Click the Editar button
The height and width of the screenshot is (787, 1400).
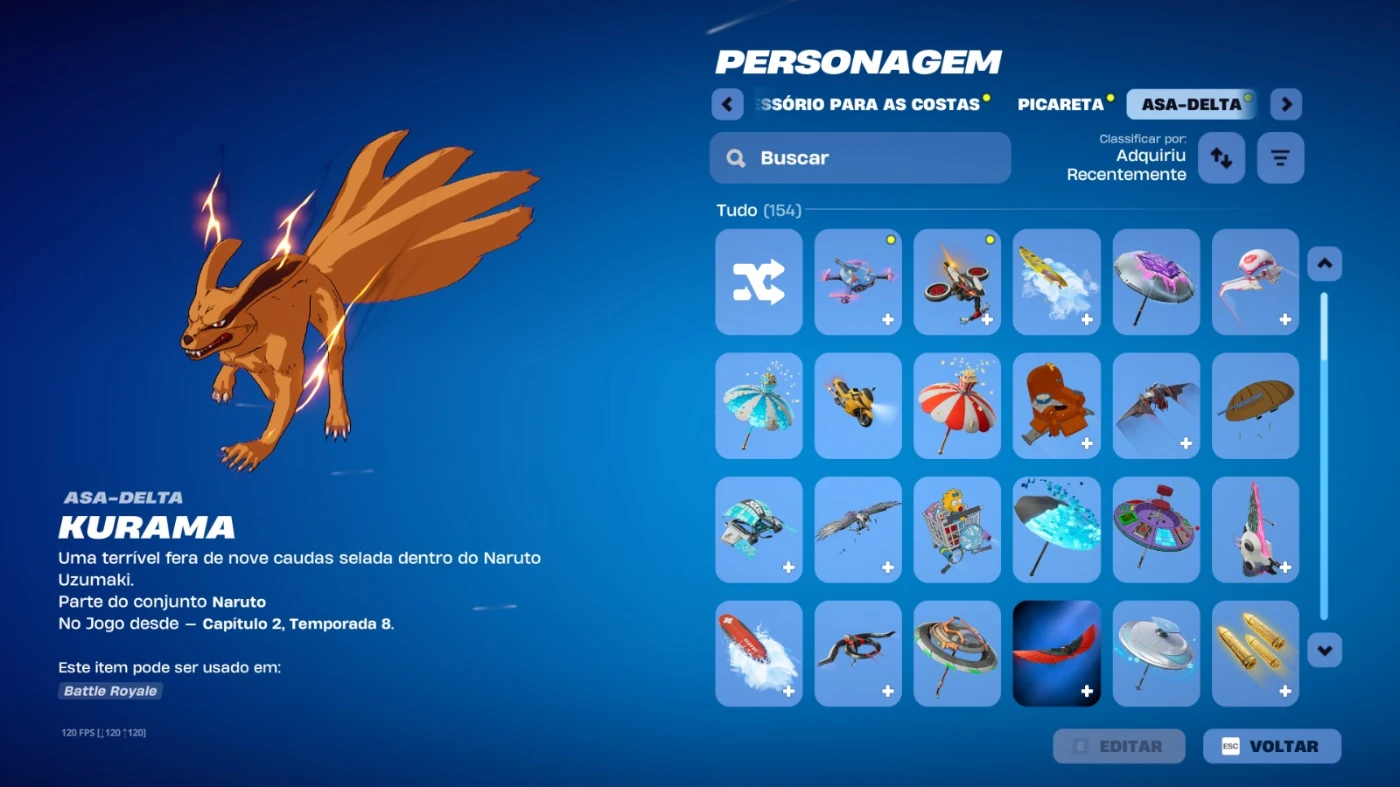(1119, 746)
